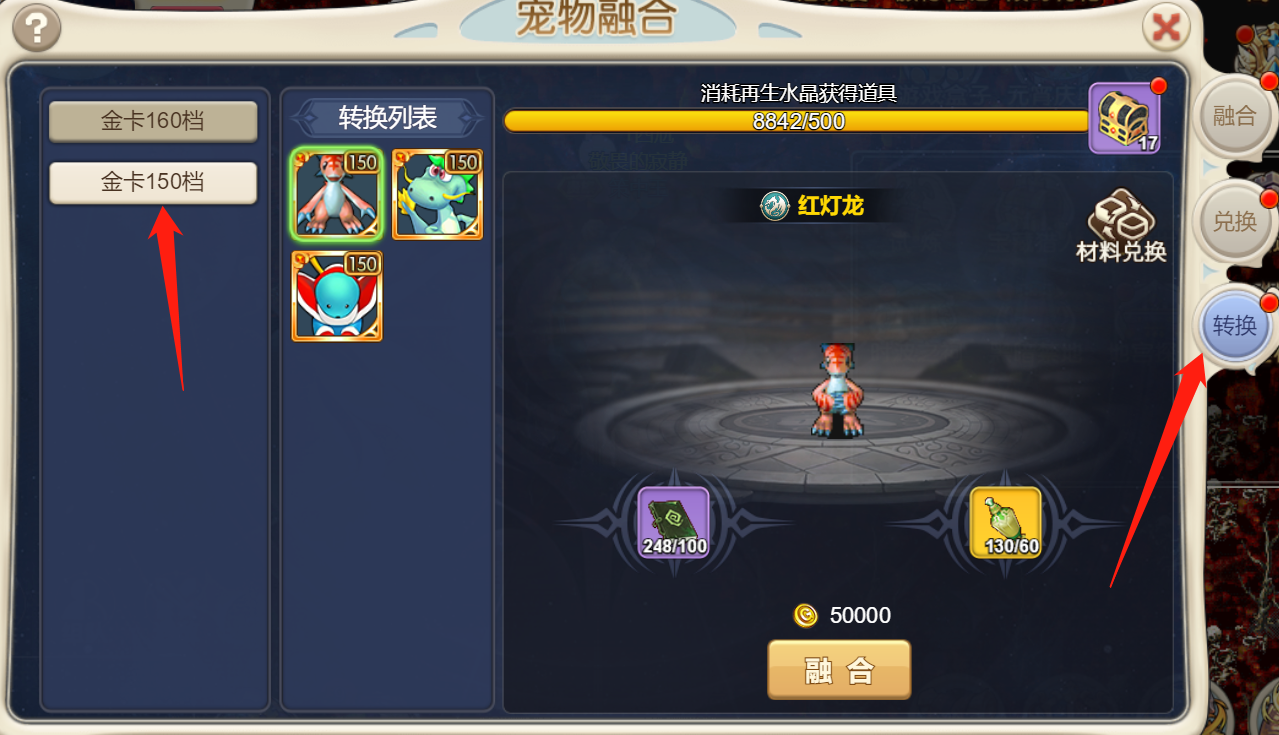Select the 金卡150档 category
The image size is (1279, 735).
[x=153, y=182]
